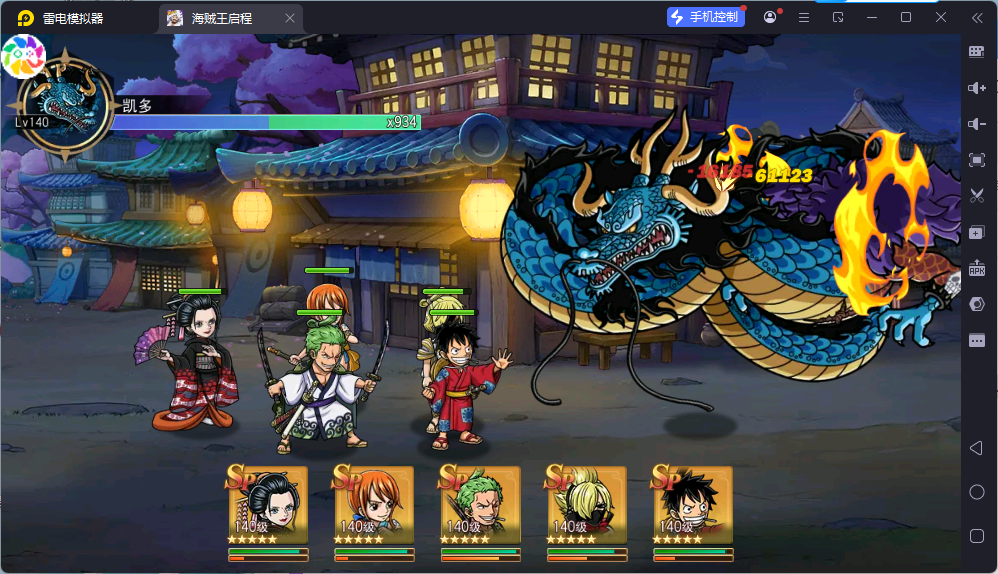
Task: Activate Luffy's SP skill card
Action: click(x=693, y=505)
